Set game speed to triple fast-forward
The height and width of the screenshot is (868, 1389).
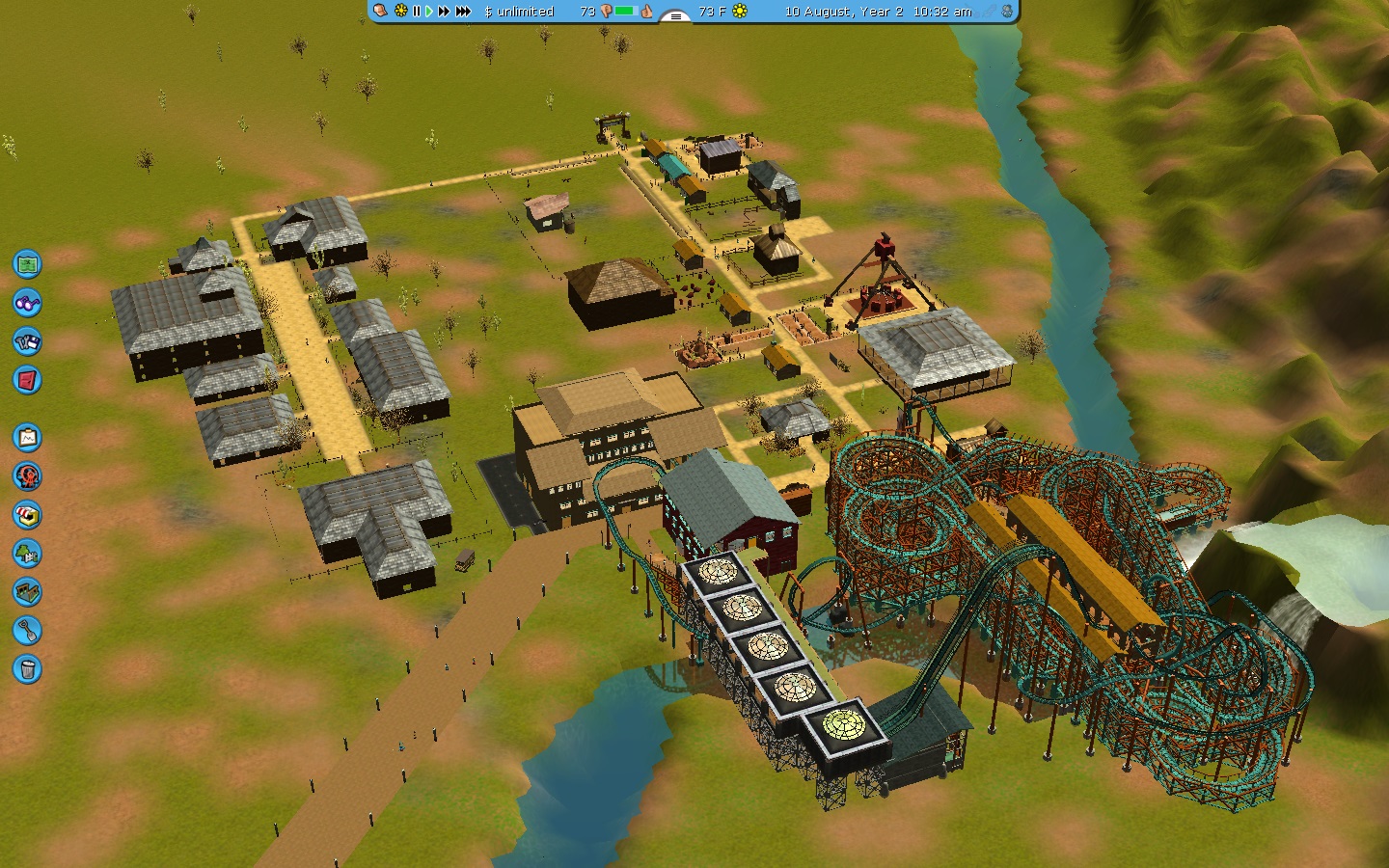pos(463,12)
